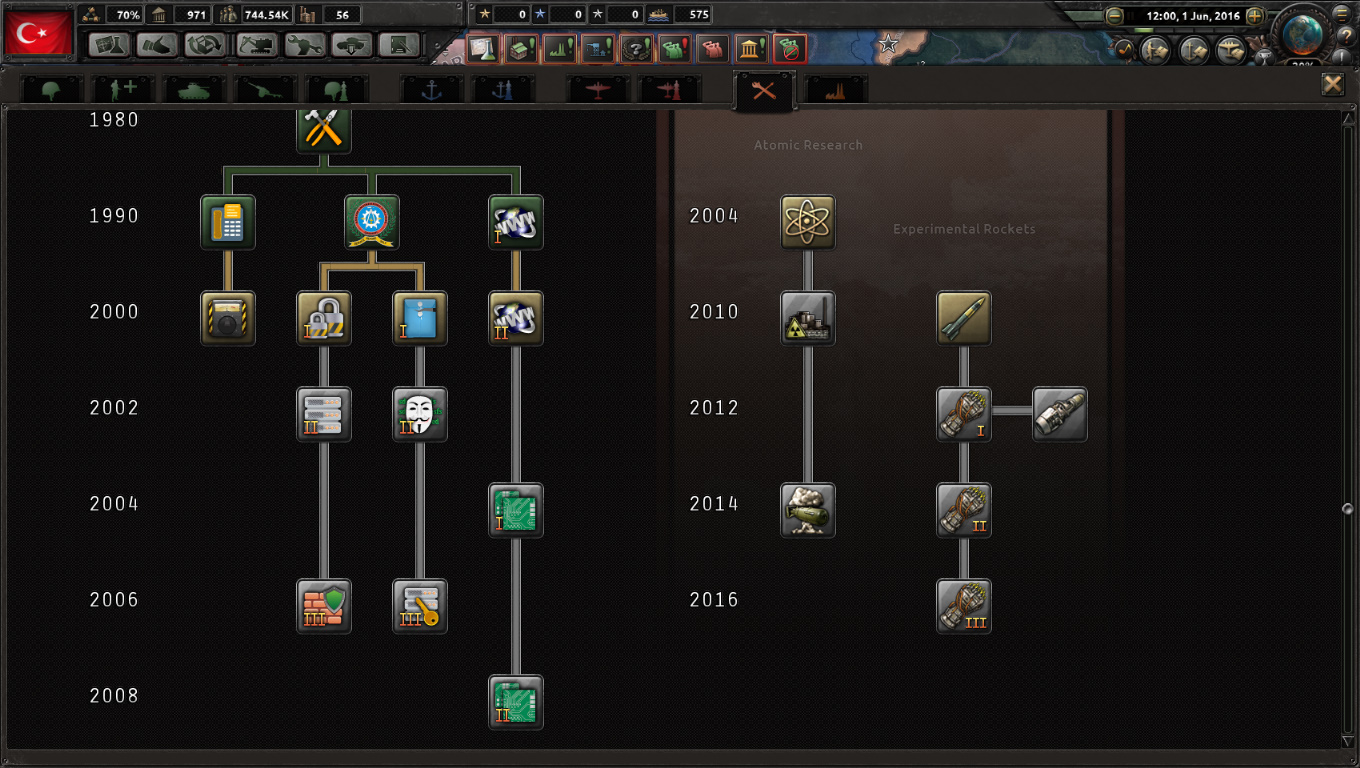Click the excavator construction toolbar icon
This screenshot has height=768, width=1360.
coord(255,47)
